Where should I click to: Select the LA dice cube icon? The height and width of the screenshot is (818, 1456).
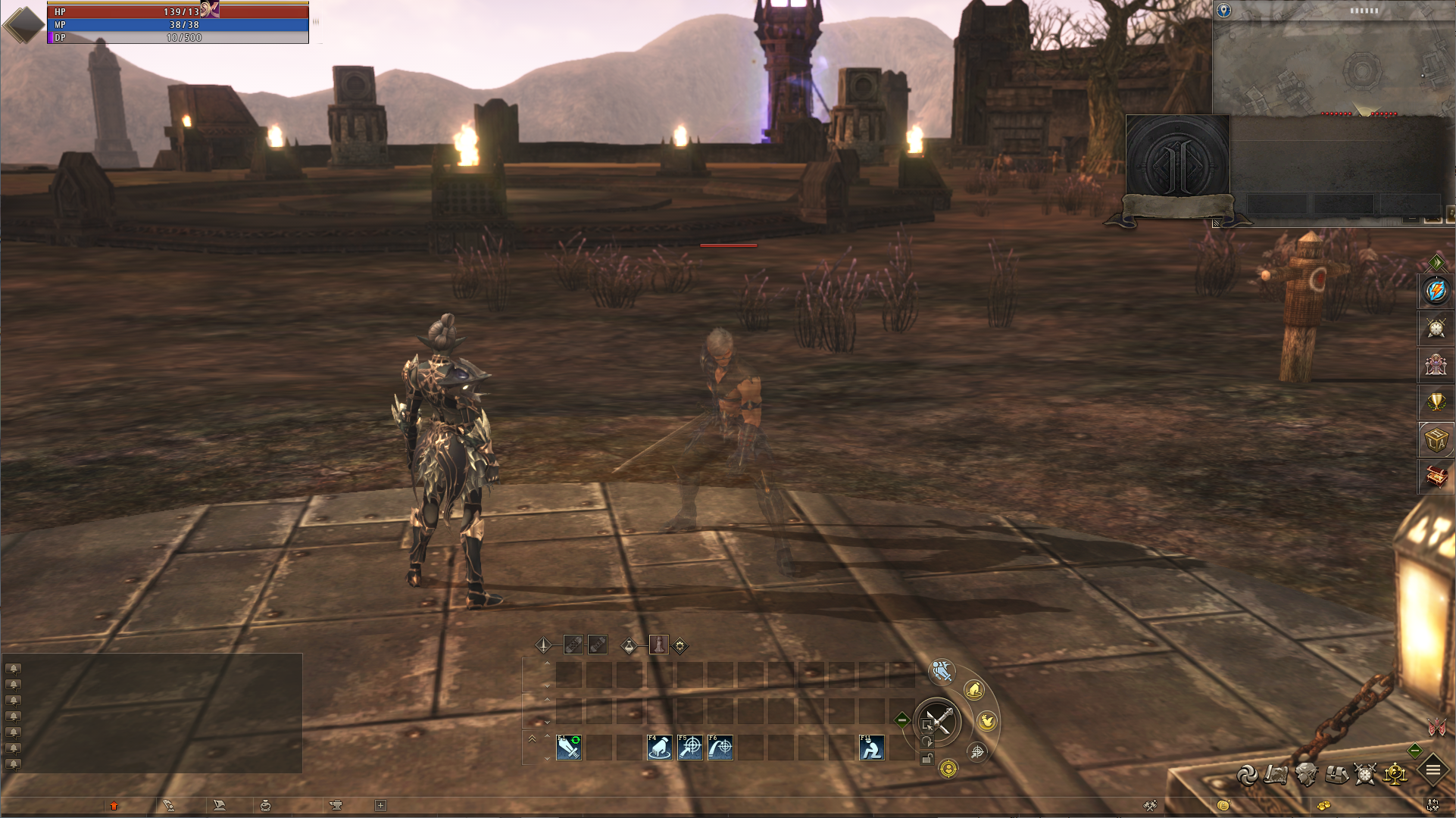1436,439
